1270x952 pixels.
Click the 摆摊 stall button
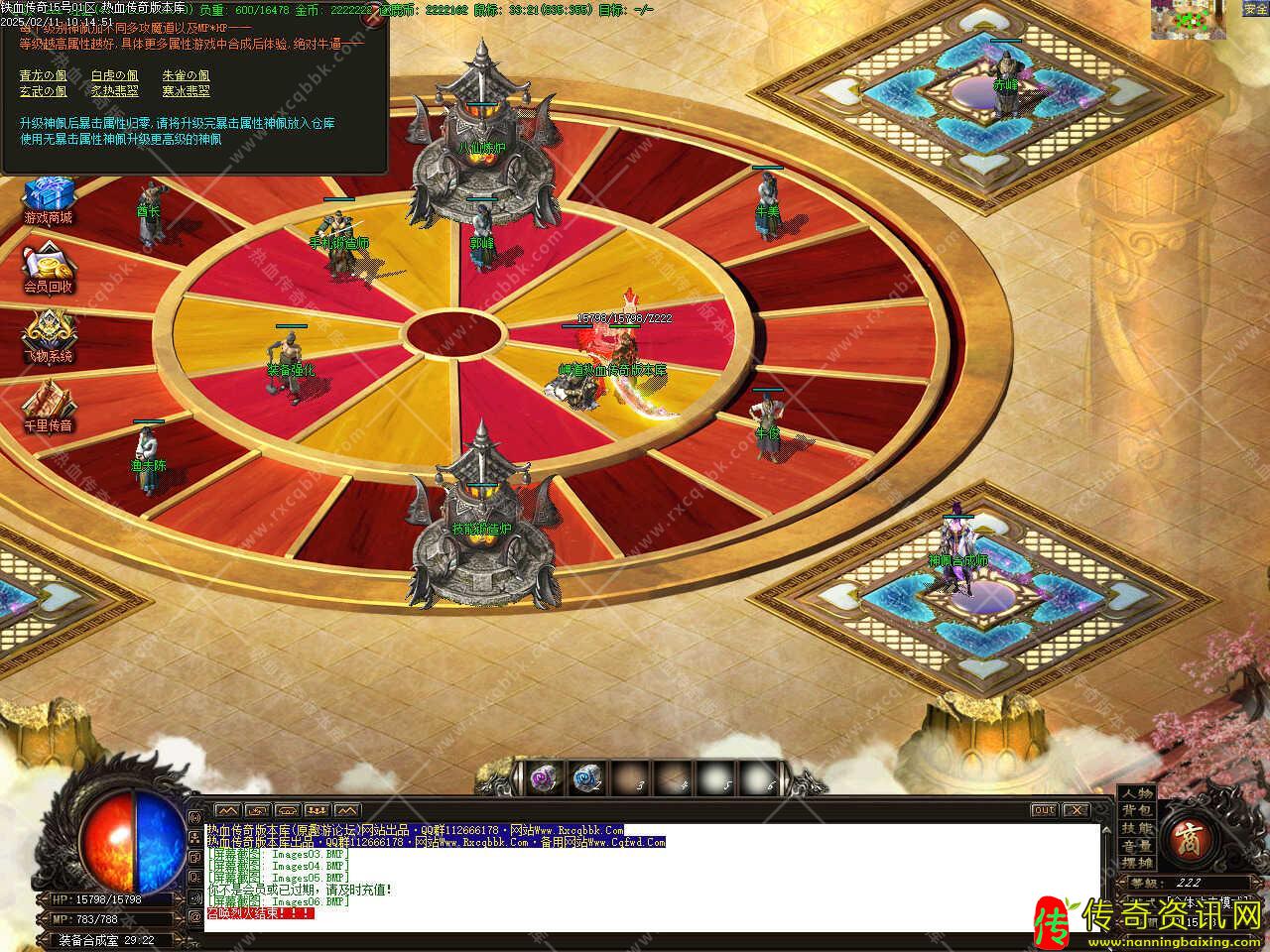pos(1137,864)
